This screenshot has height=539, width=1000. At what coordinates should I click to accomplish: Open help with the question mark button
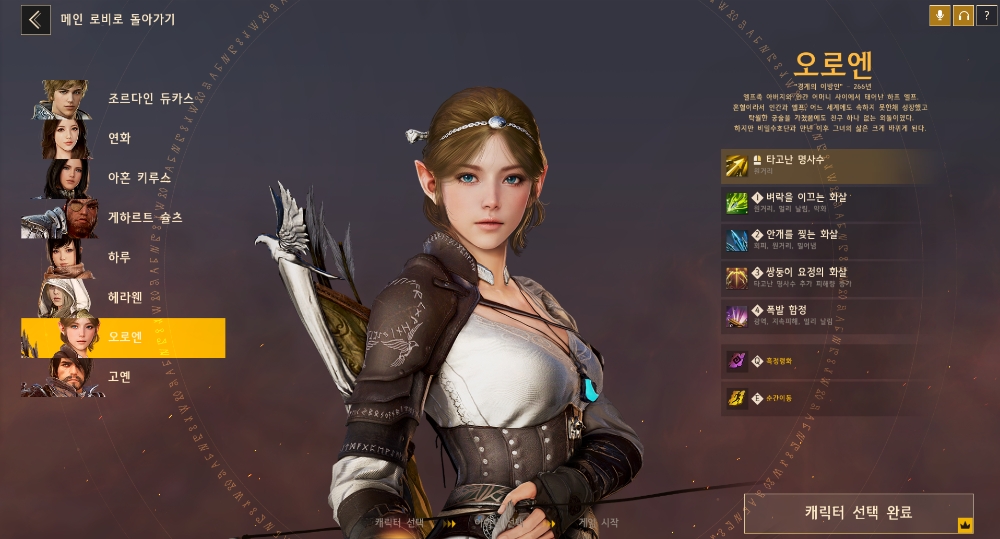986,16
